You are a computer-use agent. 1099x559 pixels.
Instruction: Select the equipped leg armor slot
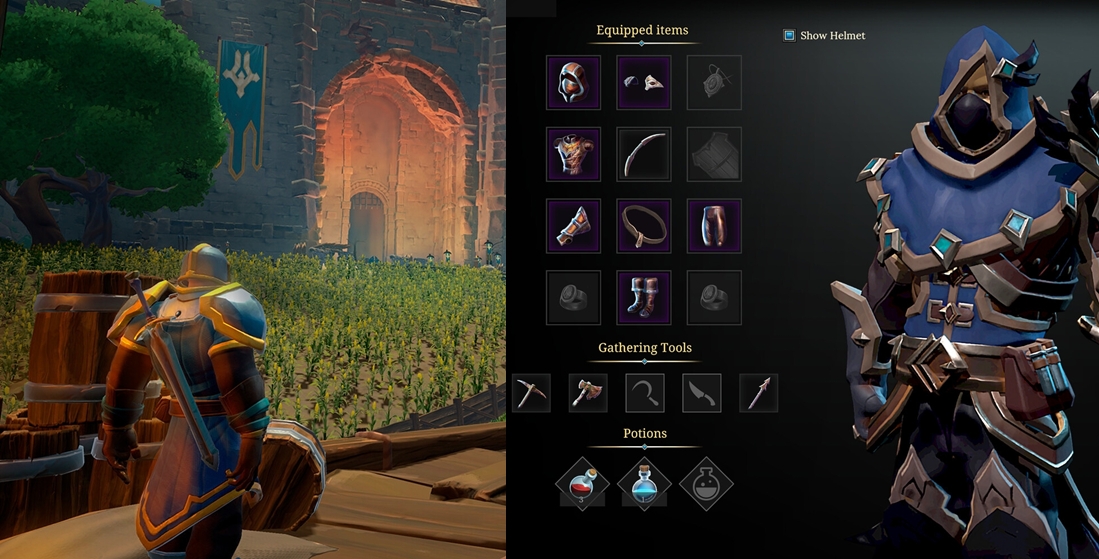(x=714, y=225)
